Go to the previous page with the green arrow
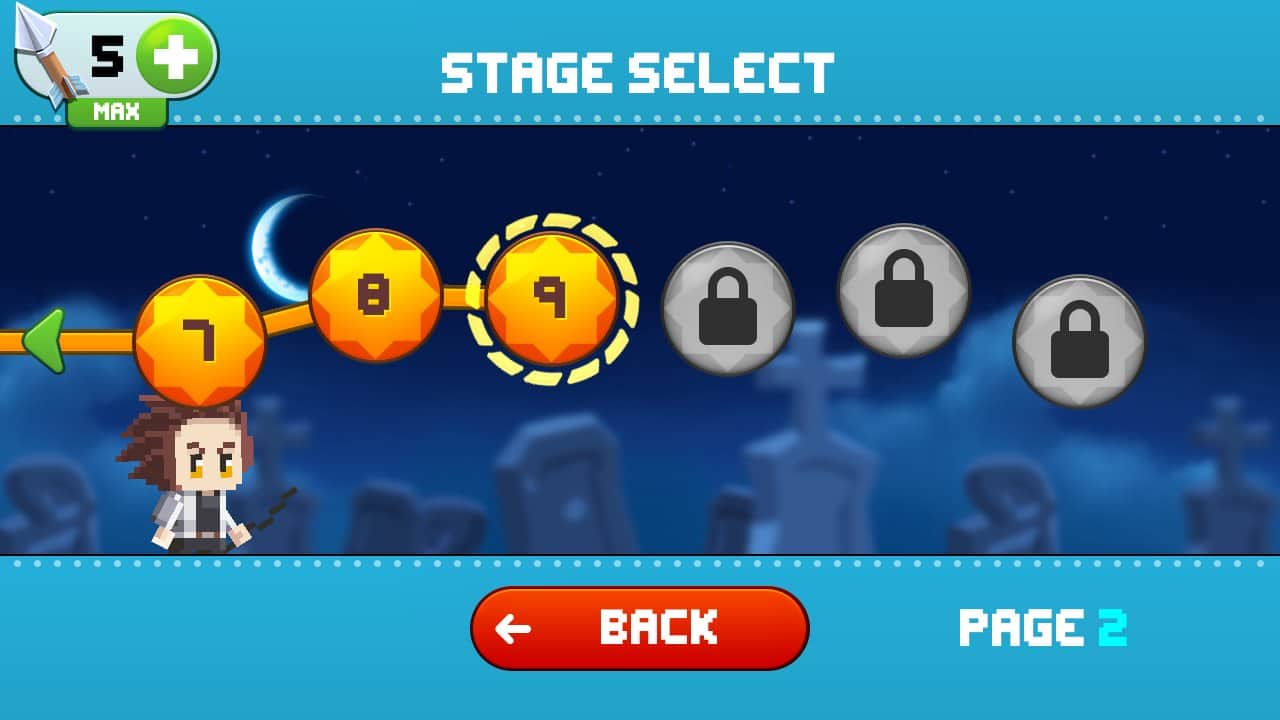 pyautogui.click(x=45, y=341)
